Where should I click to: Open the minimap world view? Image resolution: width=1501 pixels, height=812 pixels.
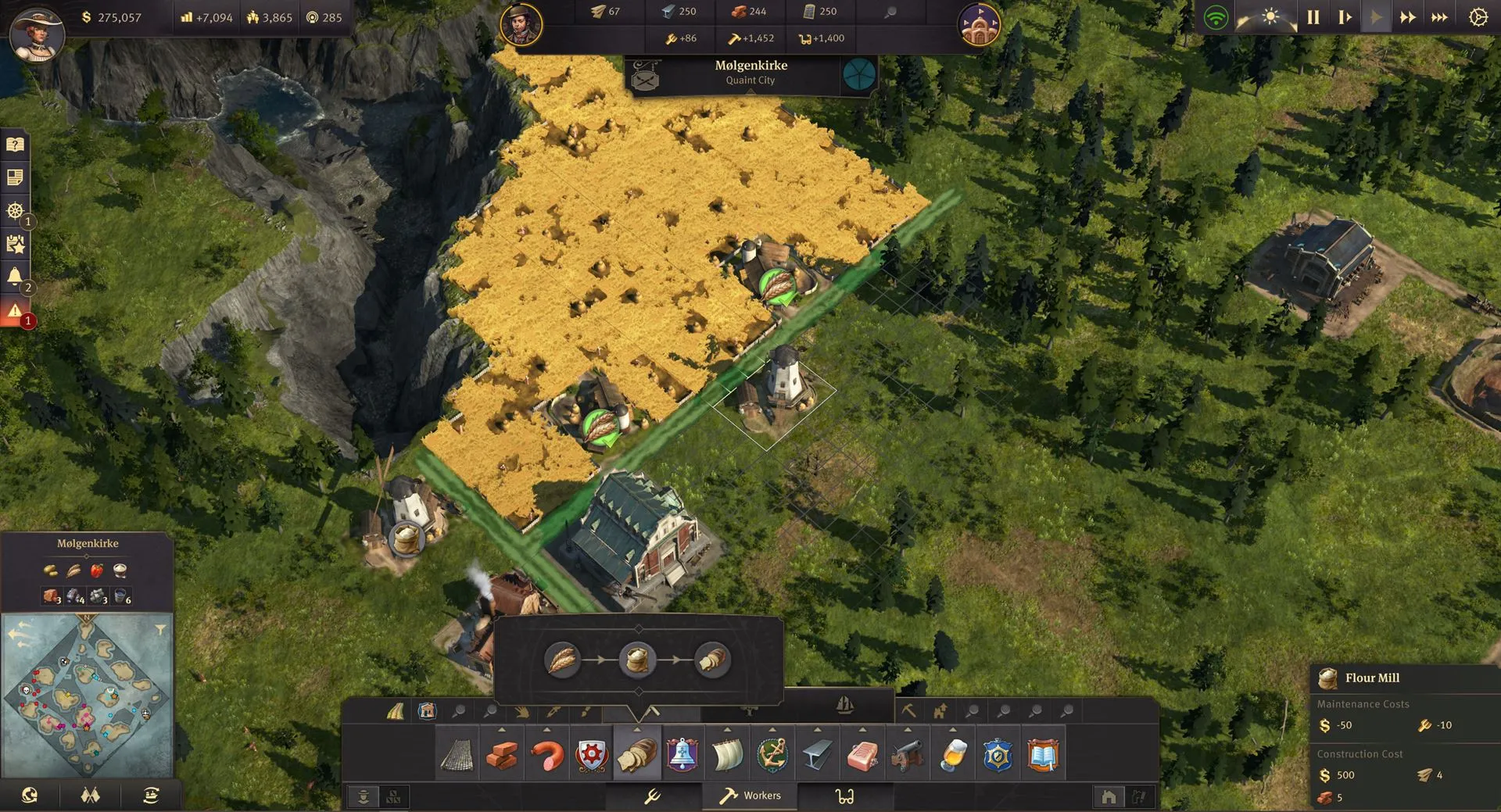point(30,796)
